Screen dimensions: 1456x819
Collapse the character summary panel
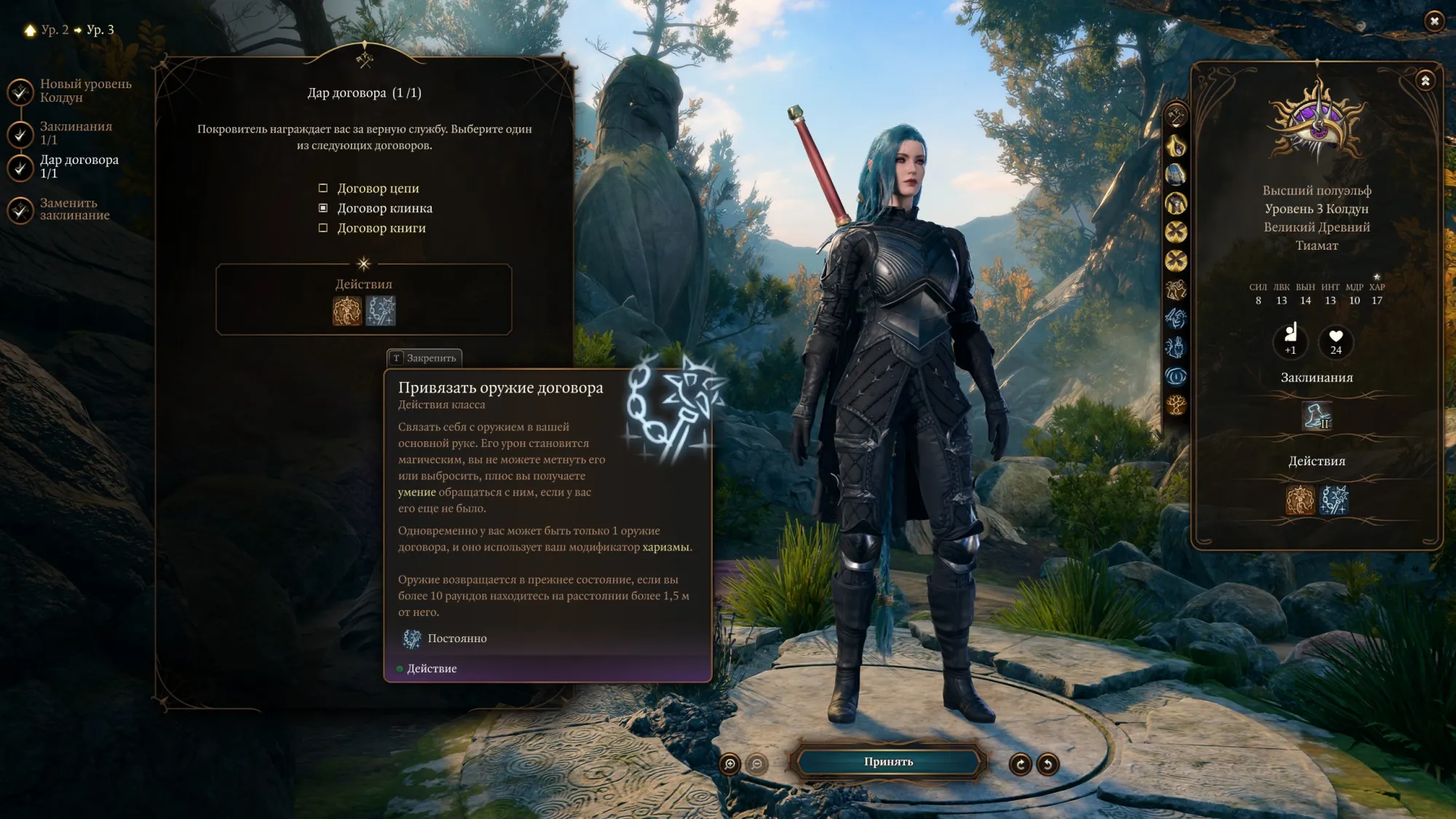(1425, 81)
